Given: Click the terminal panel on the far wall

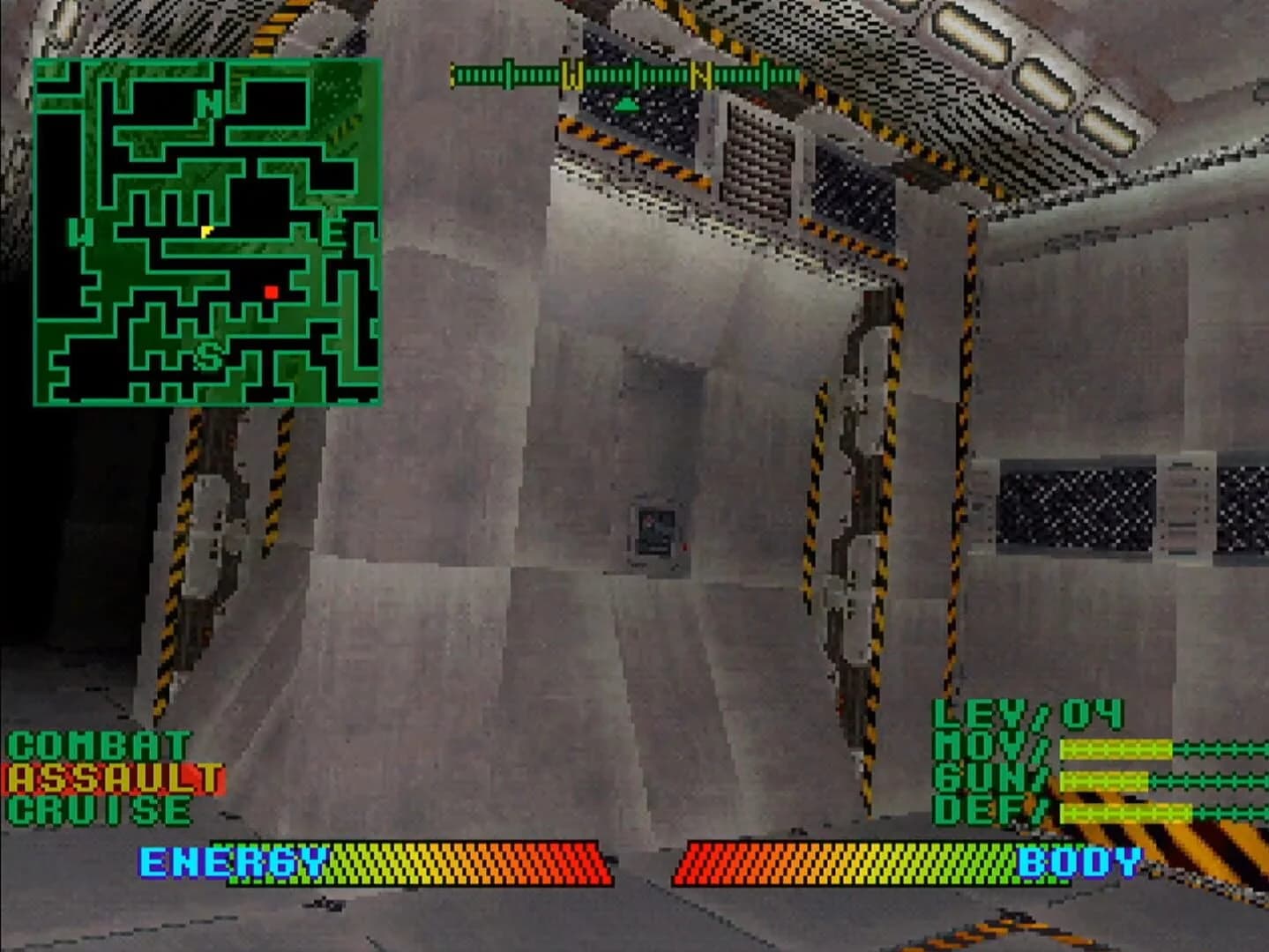Looking at the screenshot, I should pos(657,527).
